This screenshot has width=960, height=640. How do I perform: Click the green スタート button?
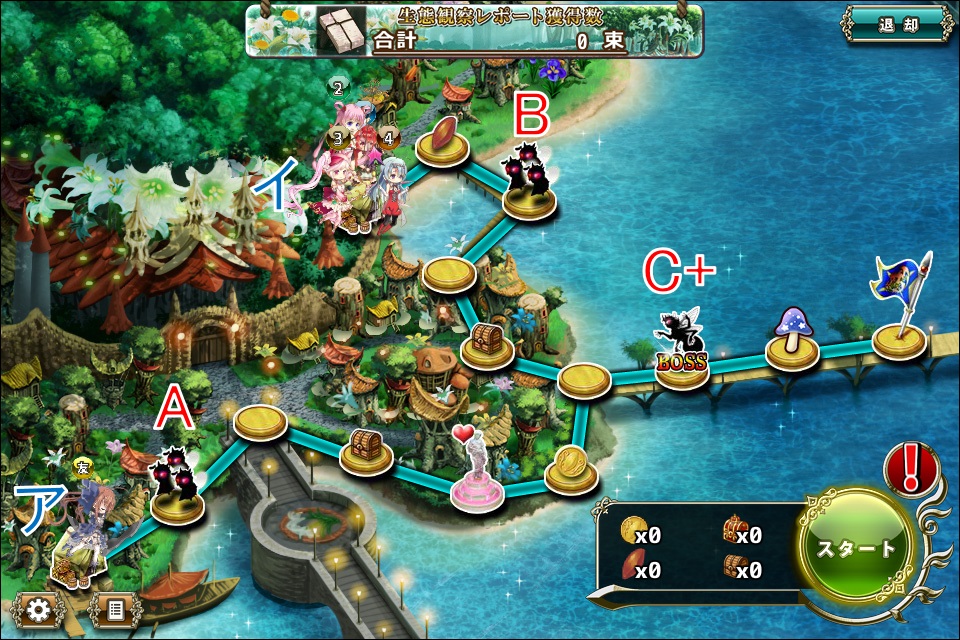[x=857, y=549]
